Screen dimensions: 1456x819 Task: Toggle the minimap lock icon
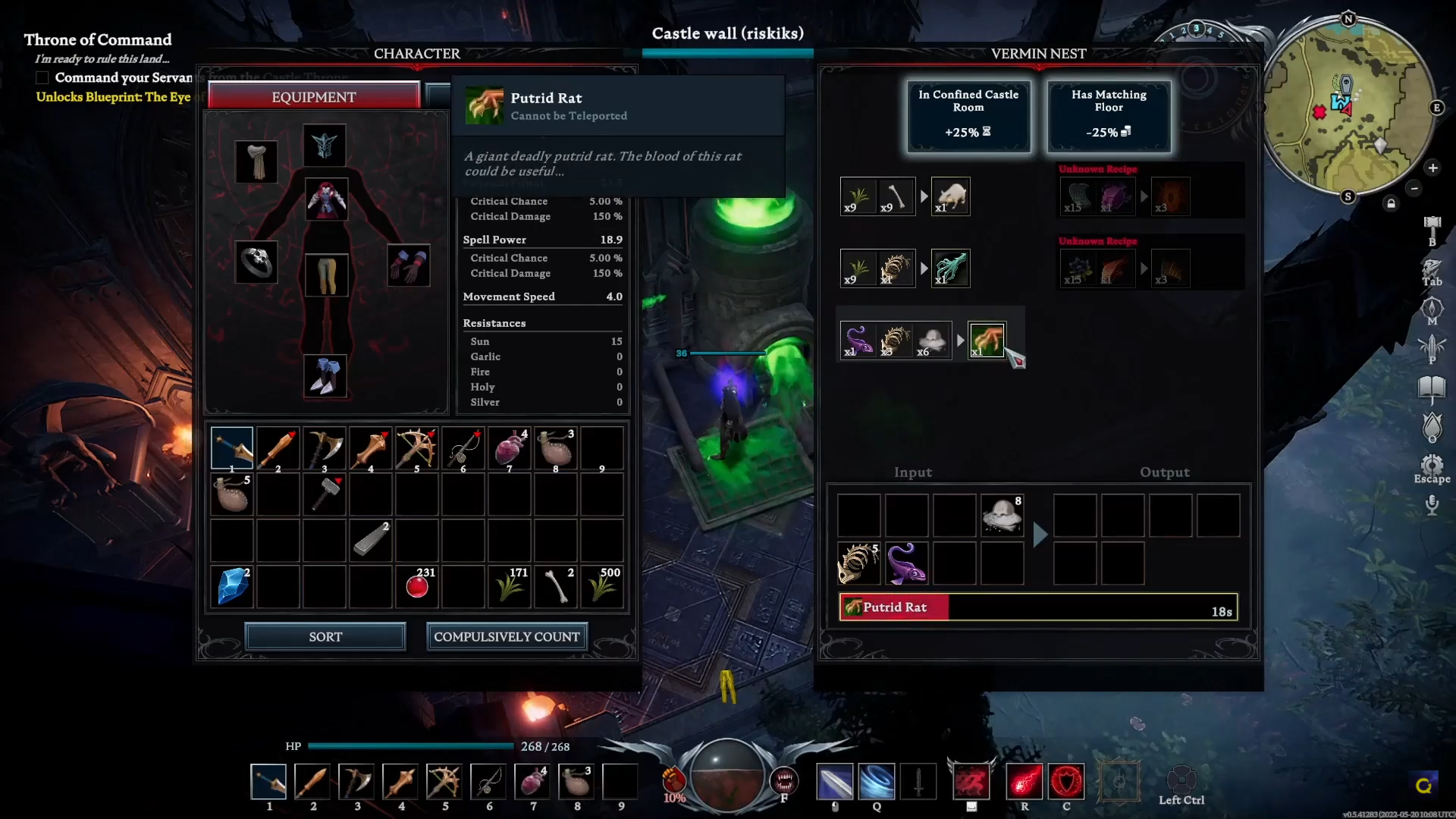pyautogui.click(x=1391, y=203)
